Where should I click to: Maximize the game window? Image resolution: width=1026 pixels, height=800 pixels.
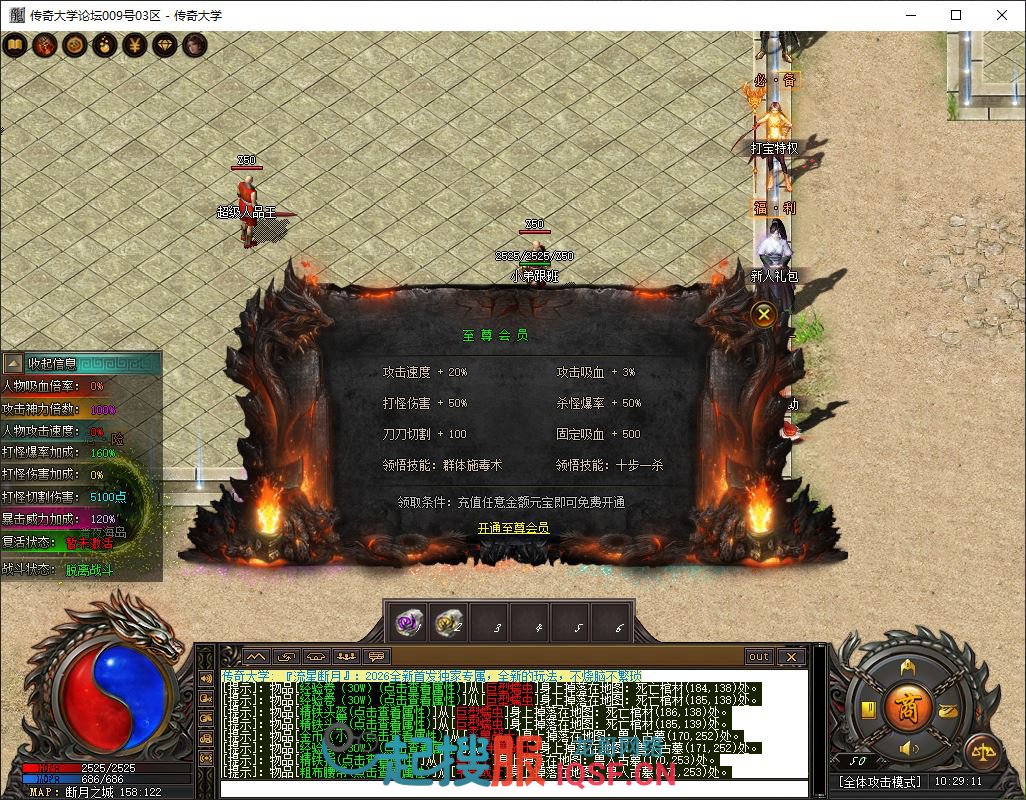click(x=956, y=15)
